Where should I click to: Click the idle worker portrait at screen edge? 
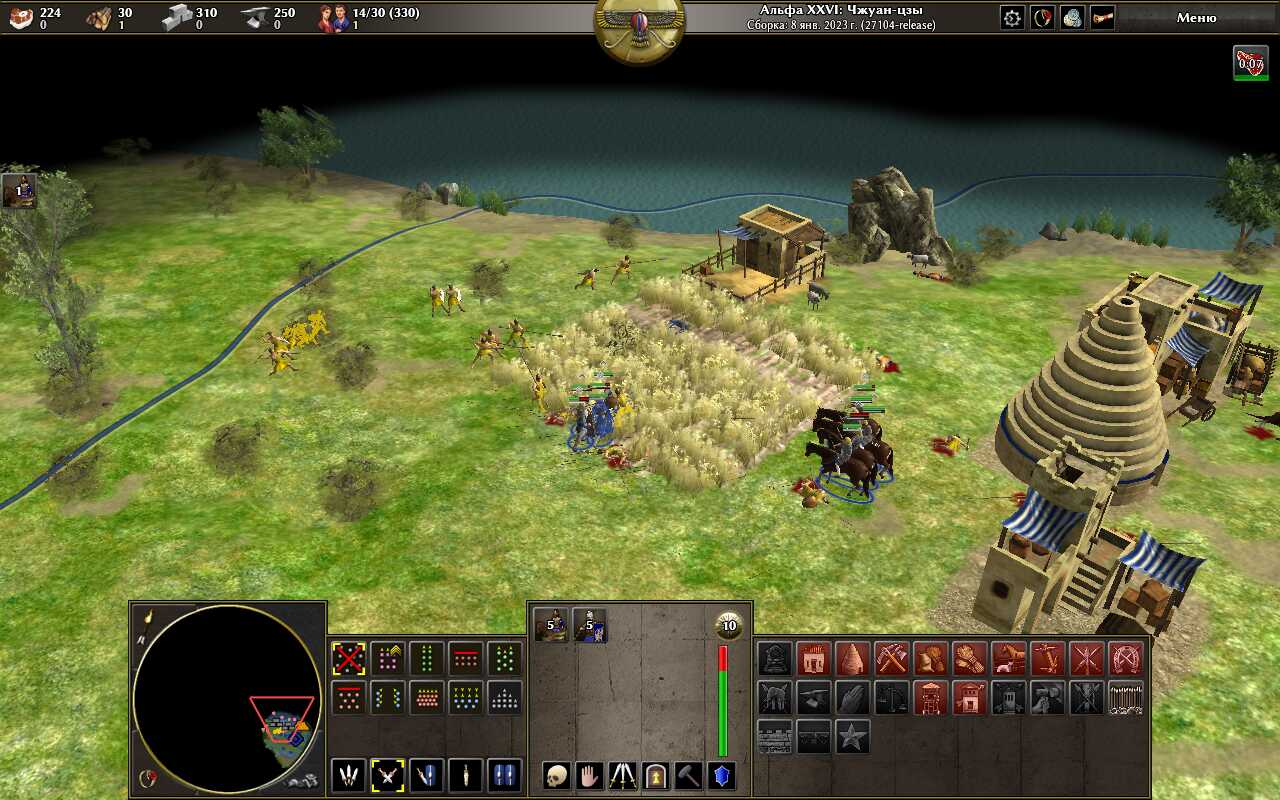click(x=19, y=190)
